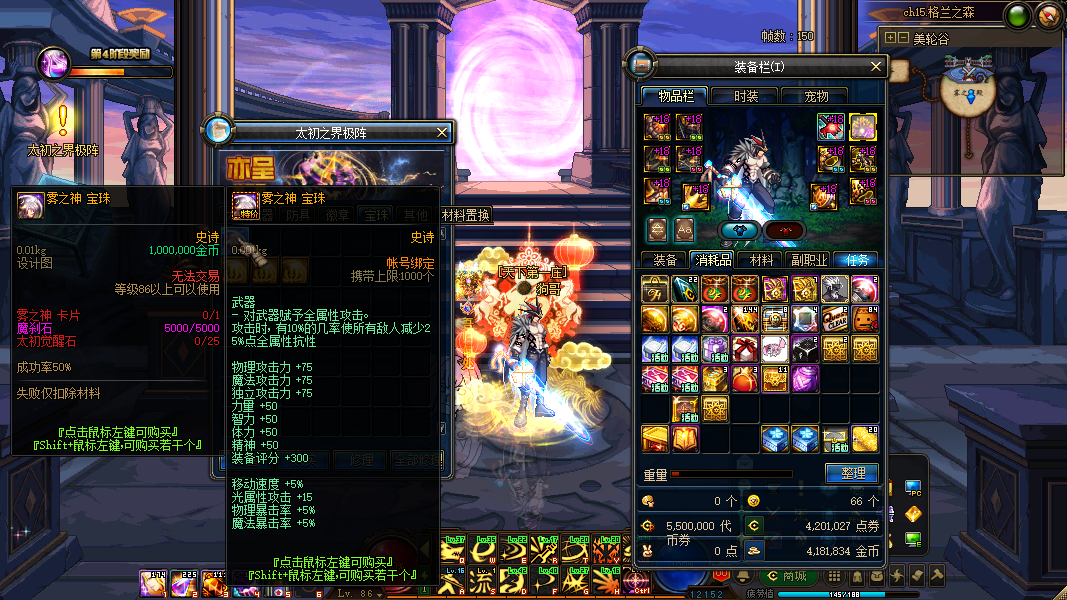Image resolution: width=1067 pixels, height=600 pixels.
Task: Open the 宠物 tab
Action: [x=817, y=96]
